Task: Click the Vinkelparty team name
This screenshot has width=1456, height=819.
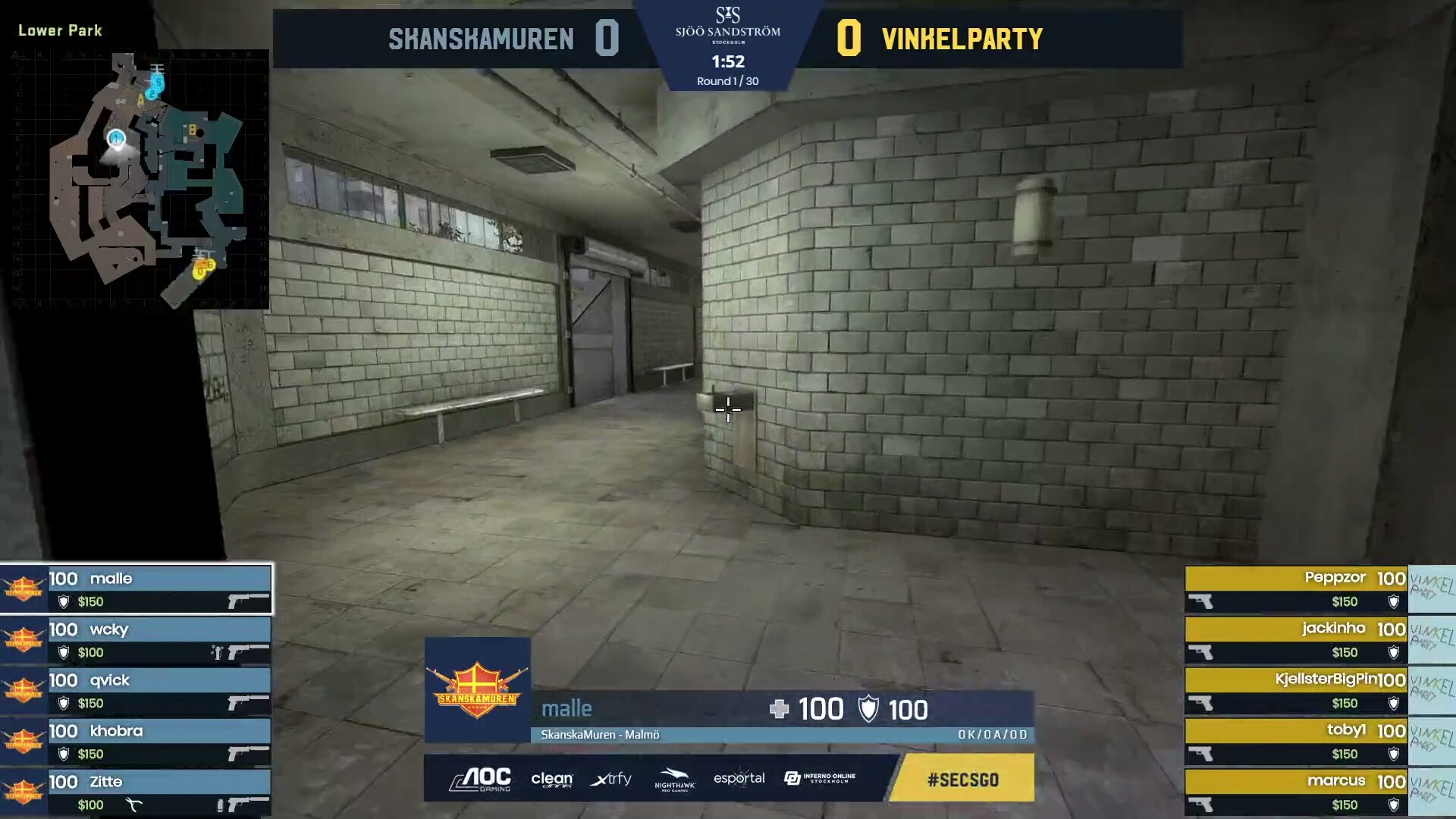Action: click(962, 39)
